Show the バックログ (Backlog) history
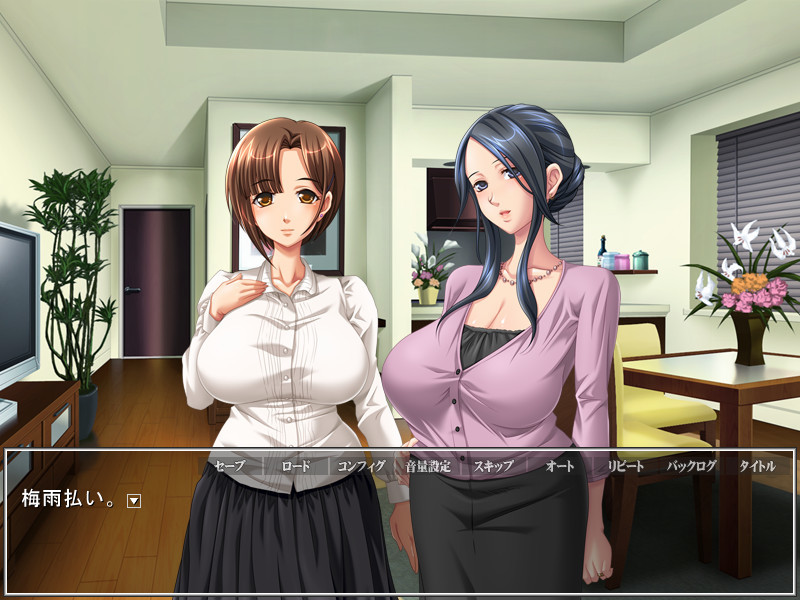Viewport: 800px width, 600px height. click(692, 466)
